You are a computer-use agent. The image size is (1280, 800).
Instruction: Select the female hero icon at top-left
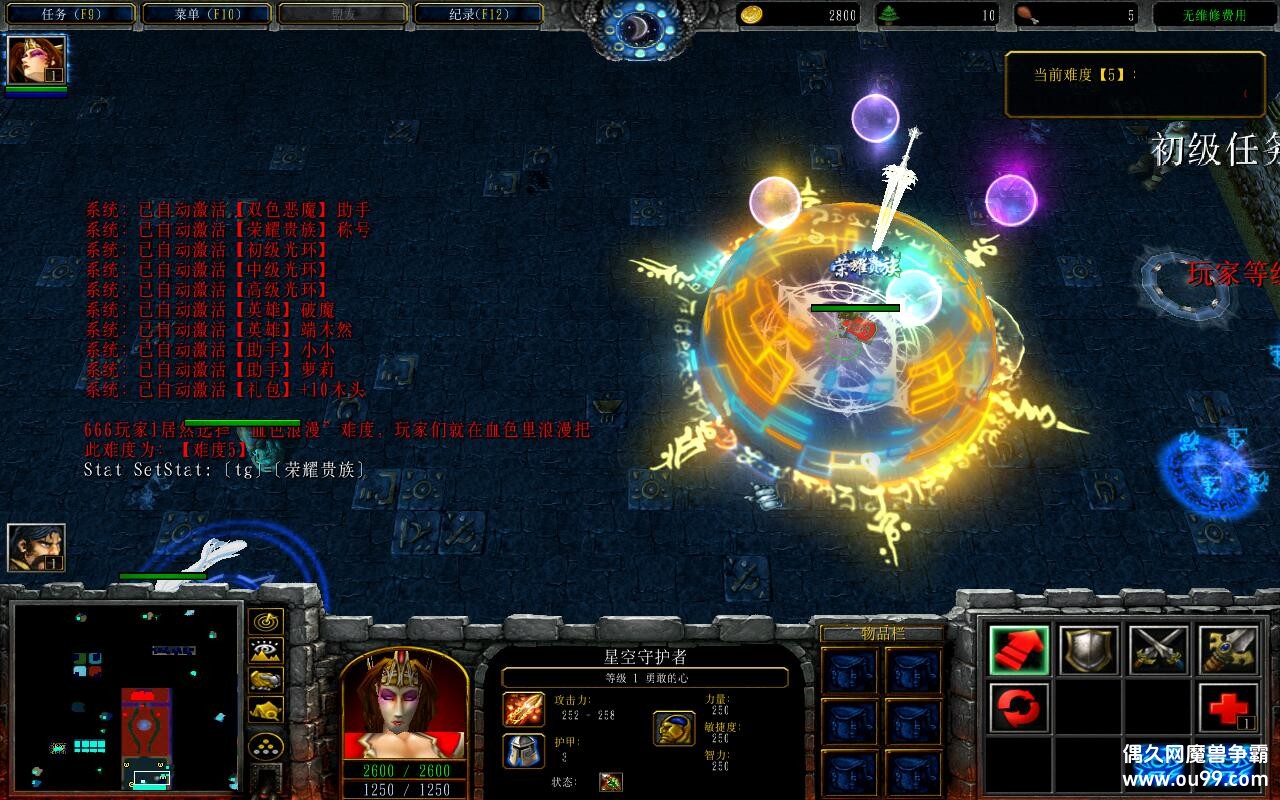(36, 60)
